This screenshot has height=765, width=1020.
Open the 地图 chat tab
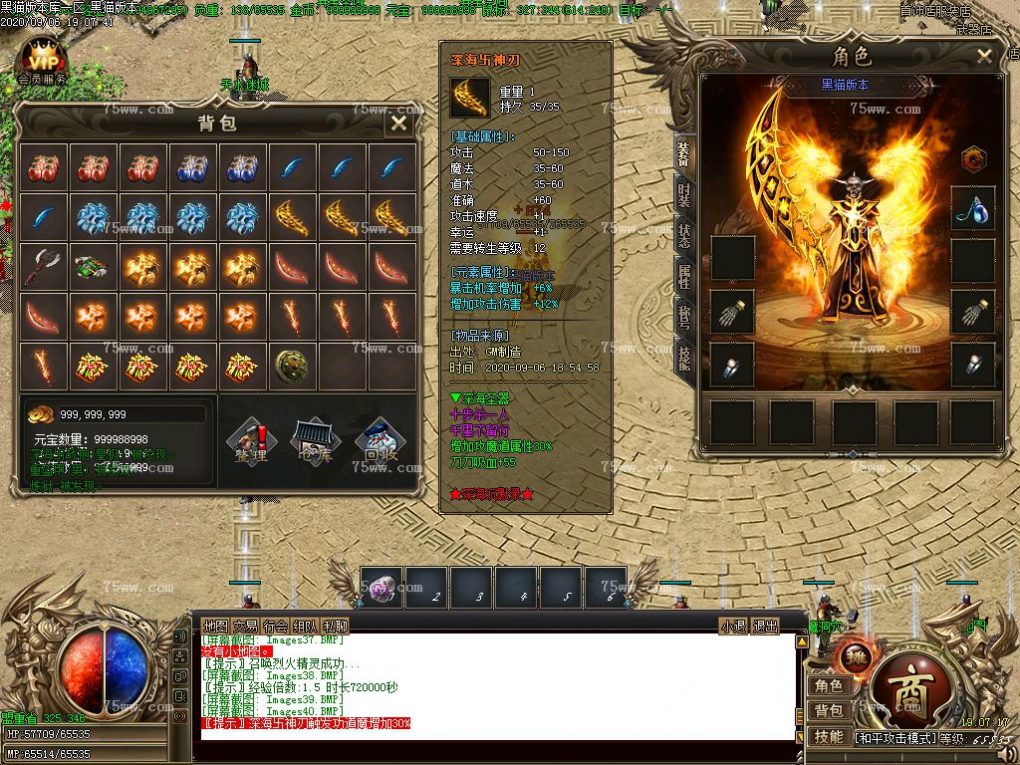[x=215, y=626]
